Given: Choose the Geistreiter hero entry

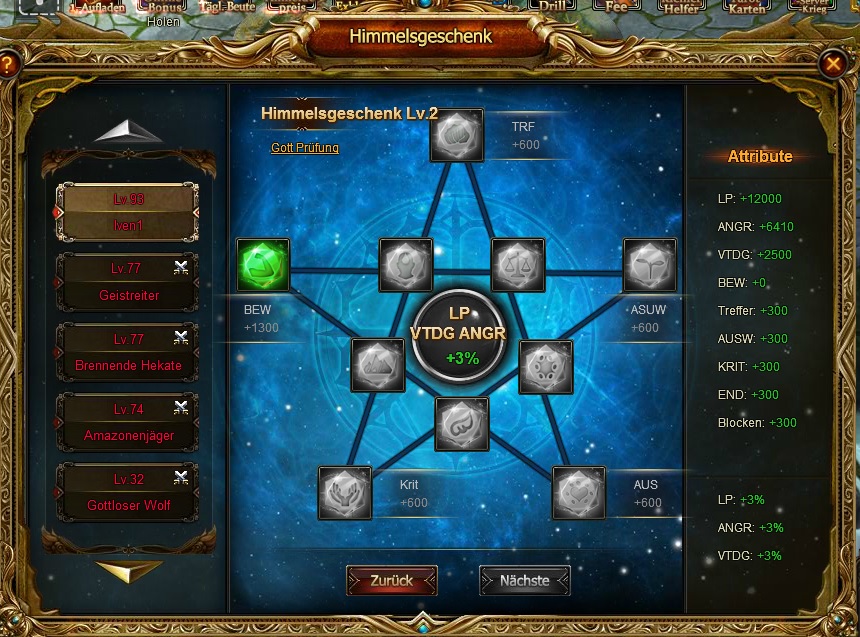Looking at the screenshot, I should [127, 282].
